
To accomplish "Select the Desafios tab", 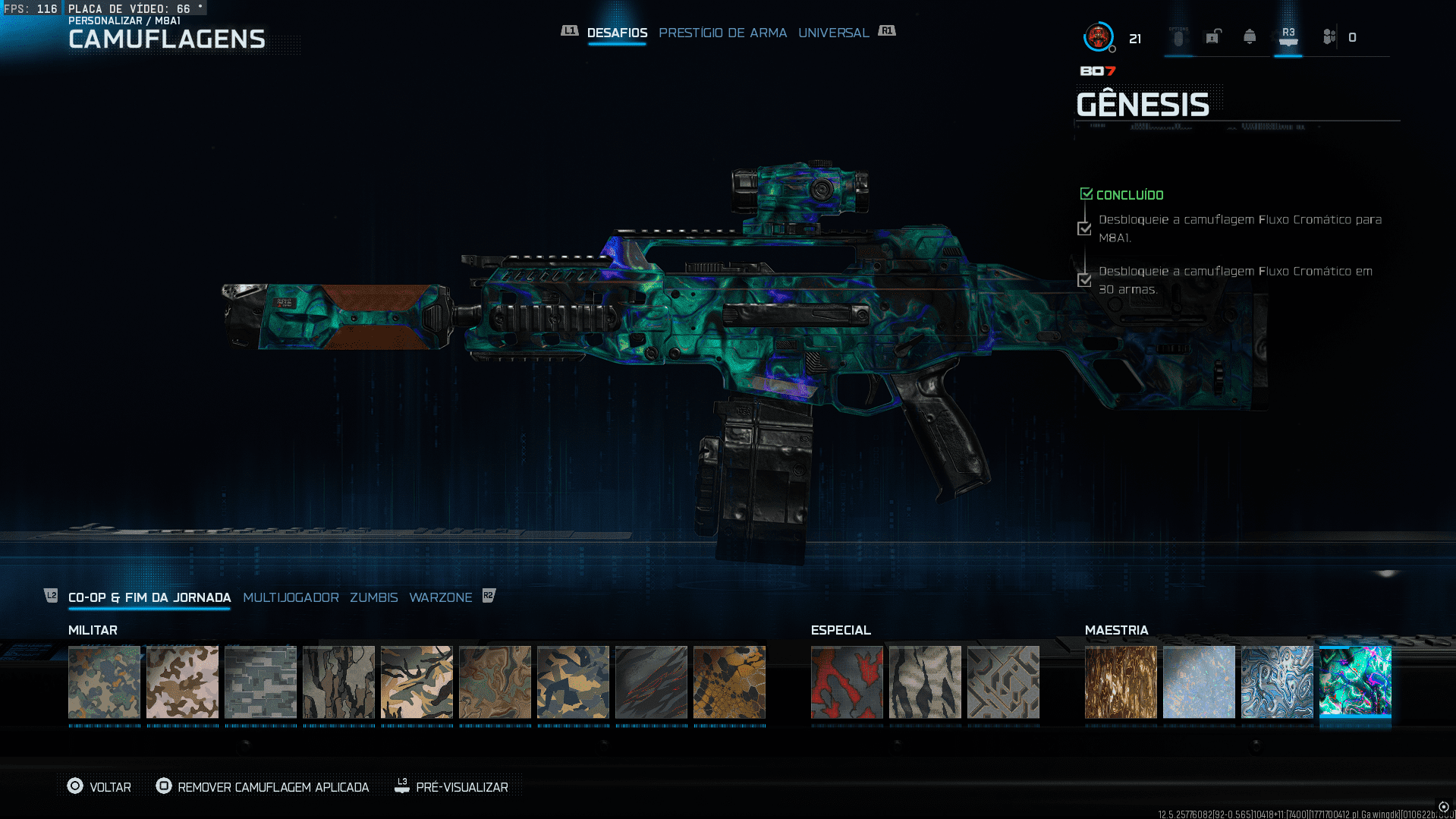I will point(617,33).
